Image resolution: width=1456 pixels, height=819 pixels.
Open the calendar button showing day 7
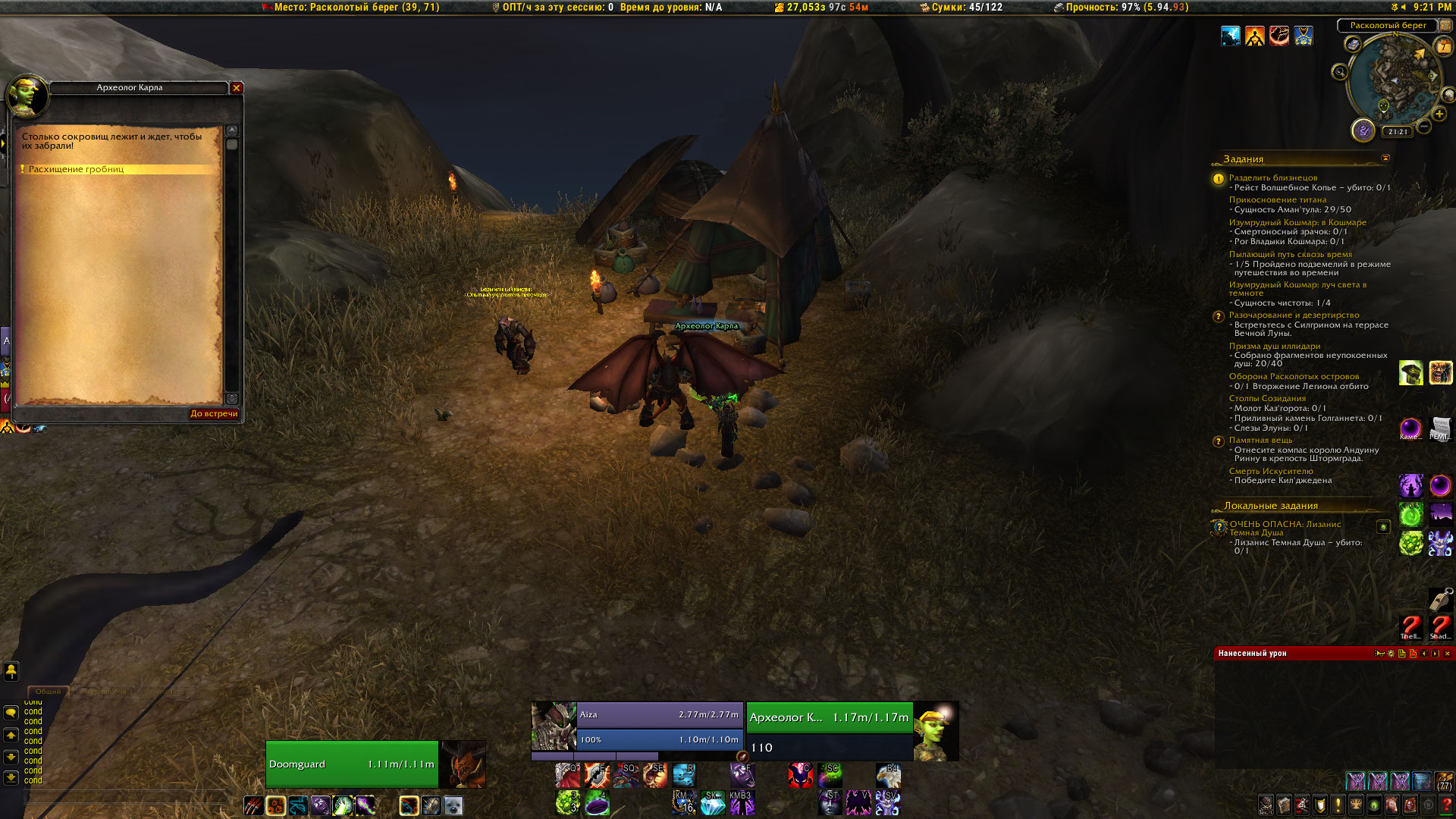[1443, 47]
